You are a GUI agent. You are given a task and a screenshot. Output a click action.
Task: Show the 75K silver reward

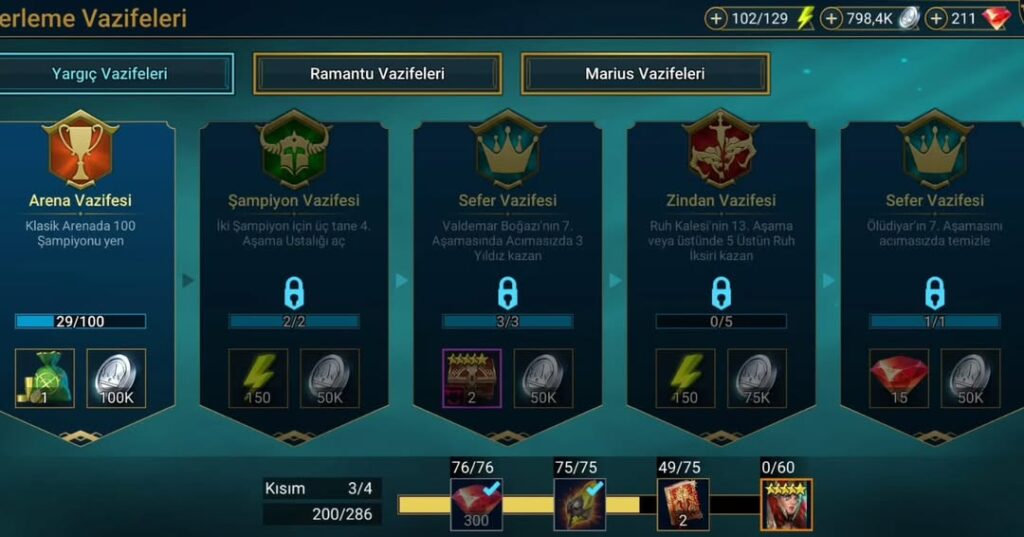coord(757,378)
